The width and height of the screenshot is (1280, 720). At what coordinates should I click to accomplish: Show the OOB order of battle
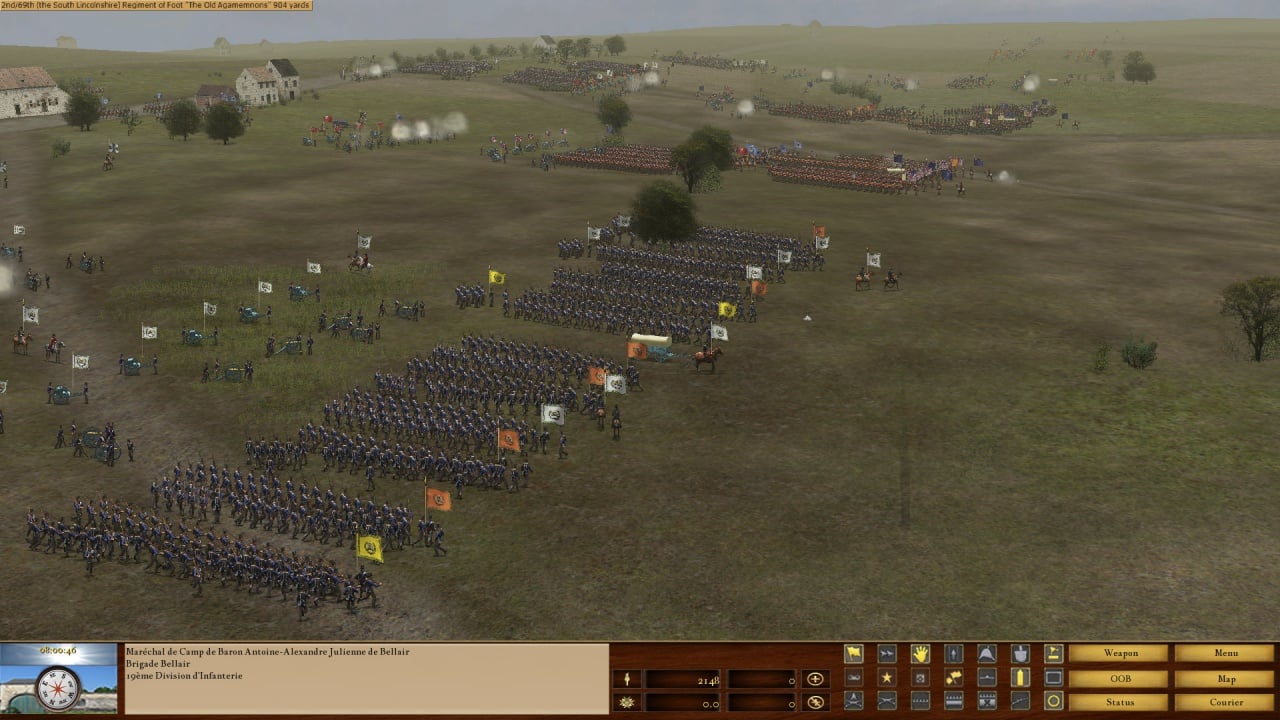[x=1118, y=678]
